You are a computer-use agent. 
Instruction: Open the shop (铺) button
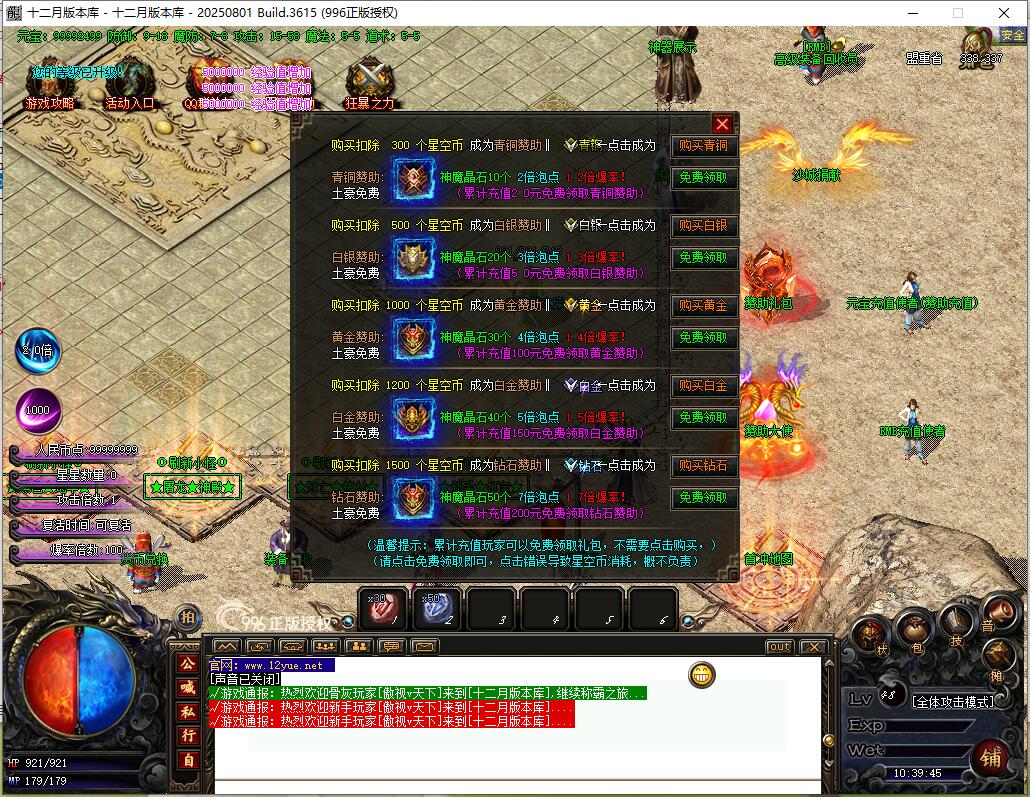click(990, 755)
